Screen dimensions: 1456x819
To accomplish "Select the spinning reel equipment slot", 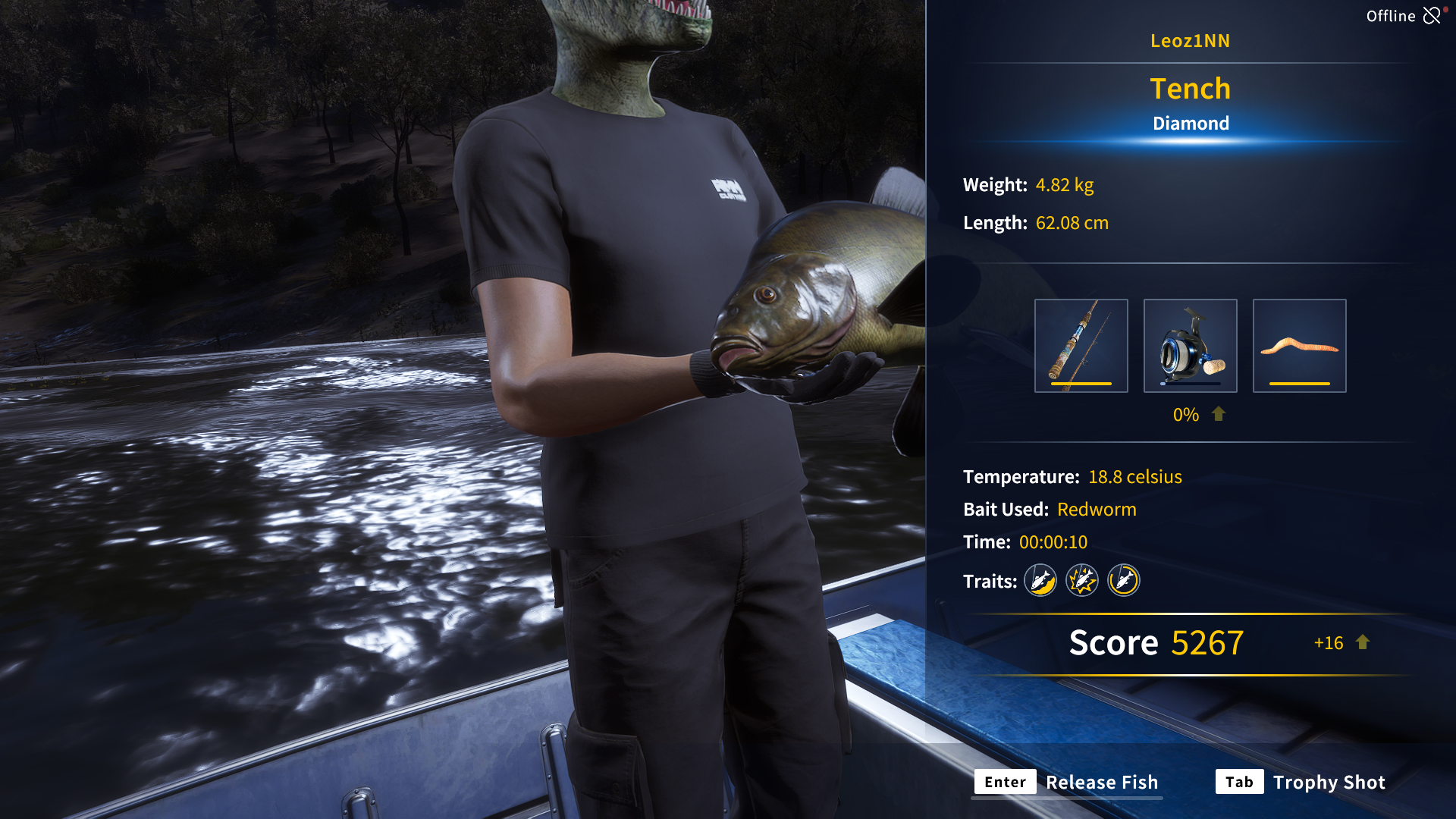I will coord(1190,346).
